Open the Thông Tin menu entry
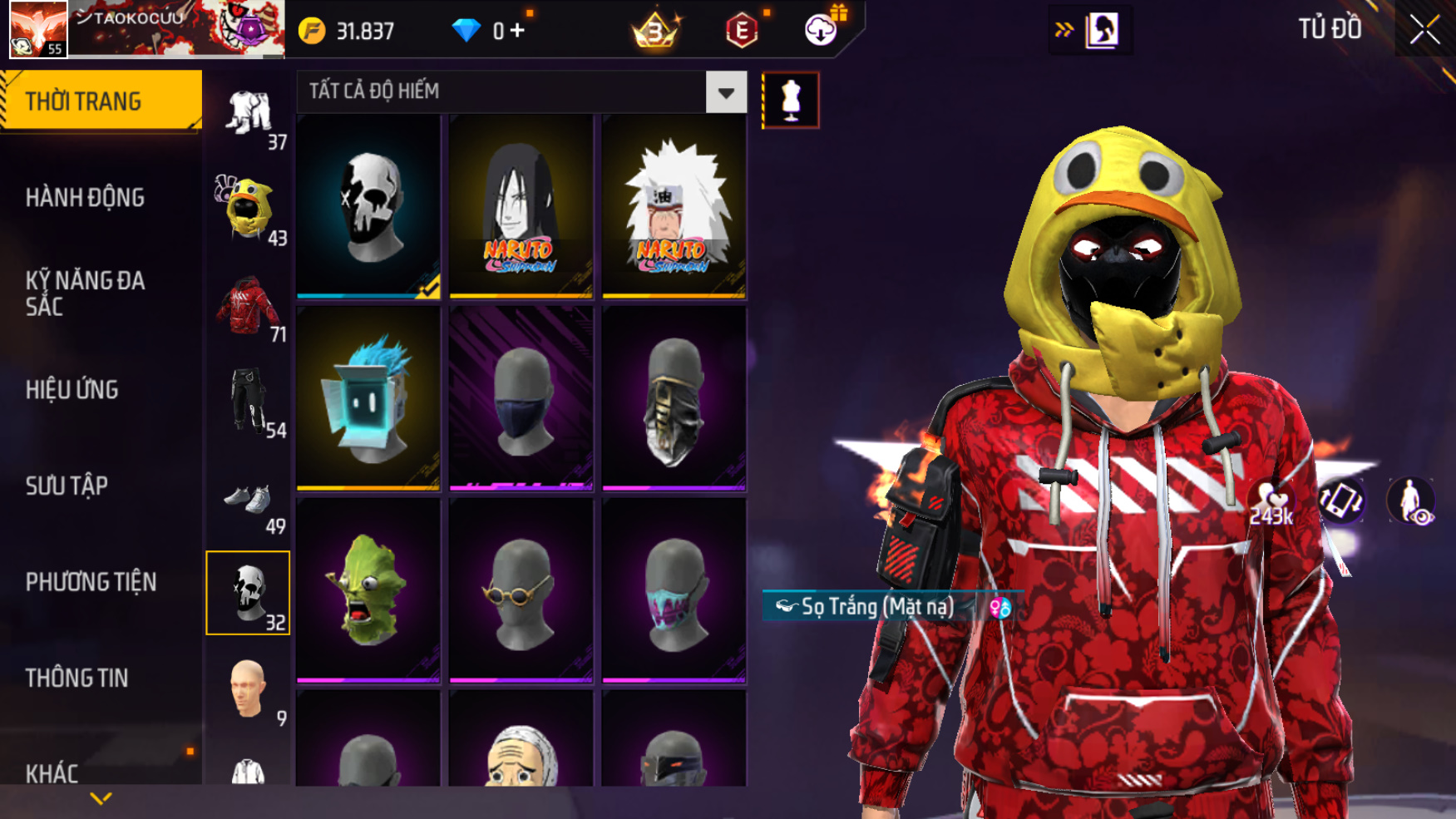This screenshot has width=1456, height=819. [77, 678]
